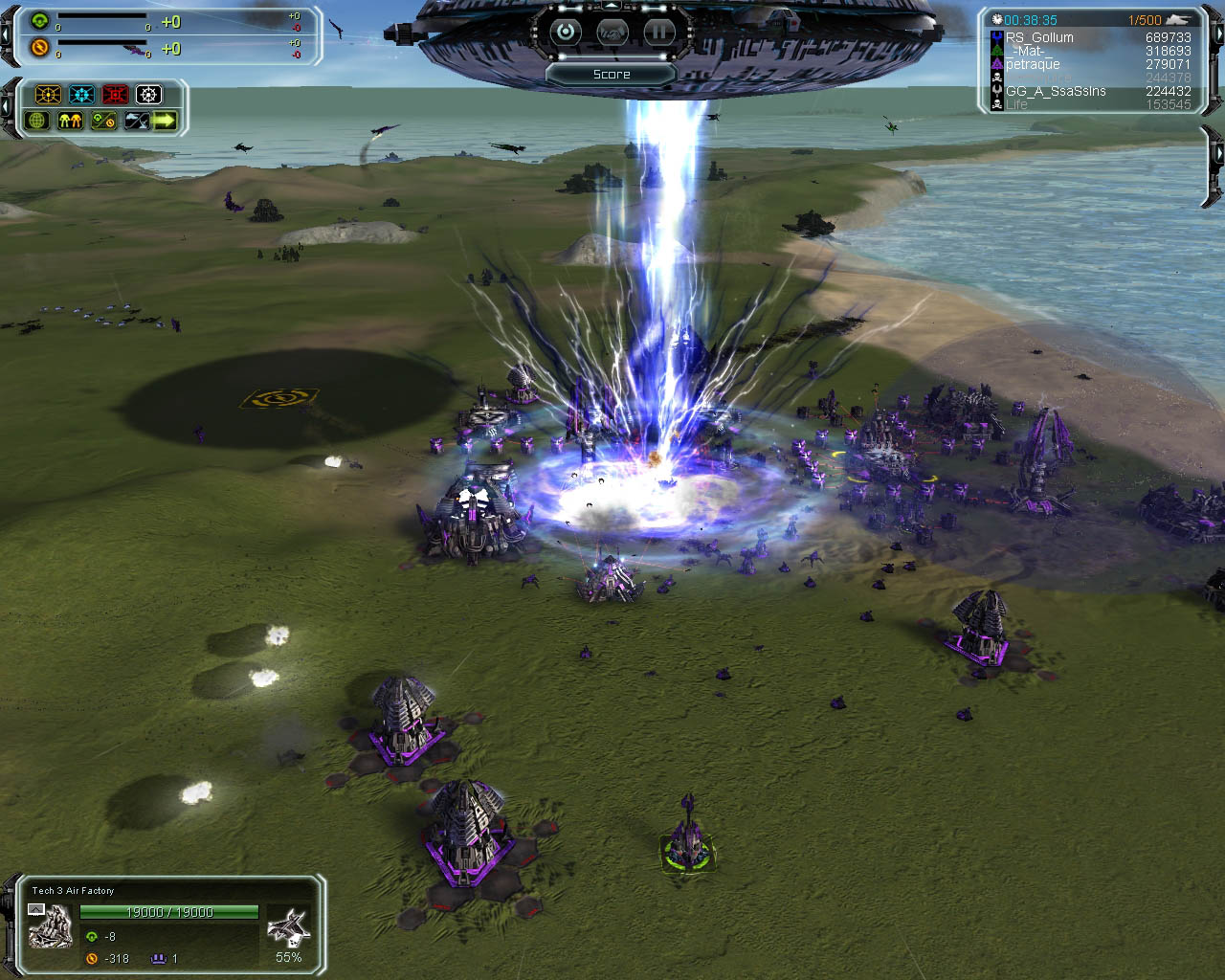Activate the white crosshair overlay icon
The image size is (1225, 980).
point(148,95)
